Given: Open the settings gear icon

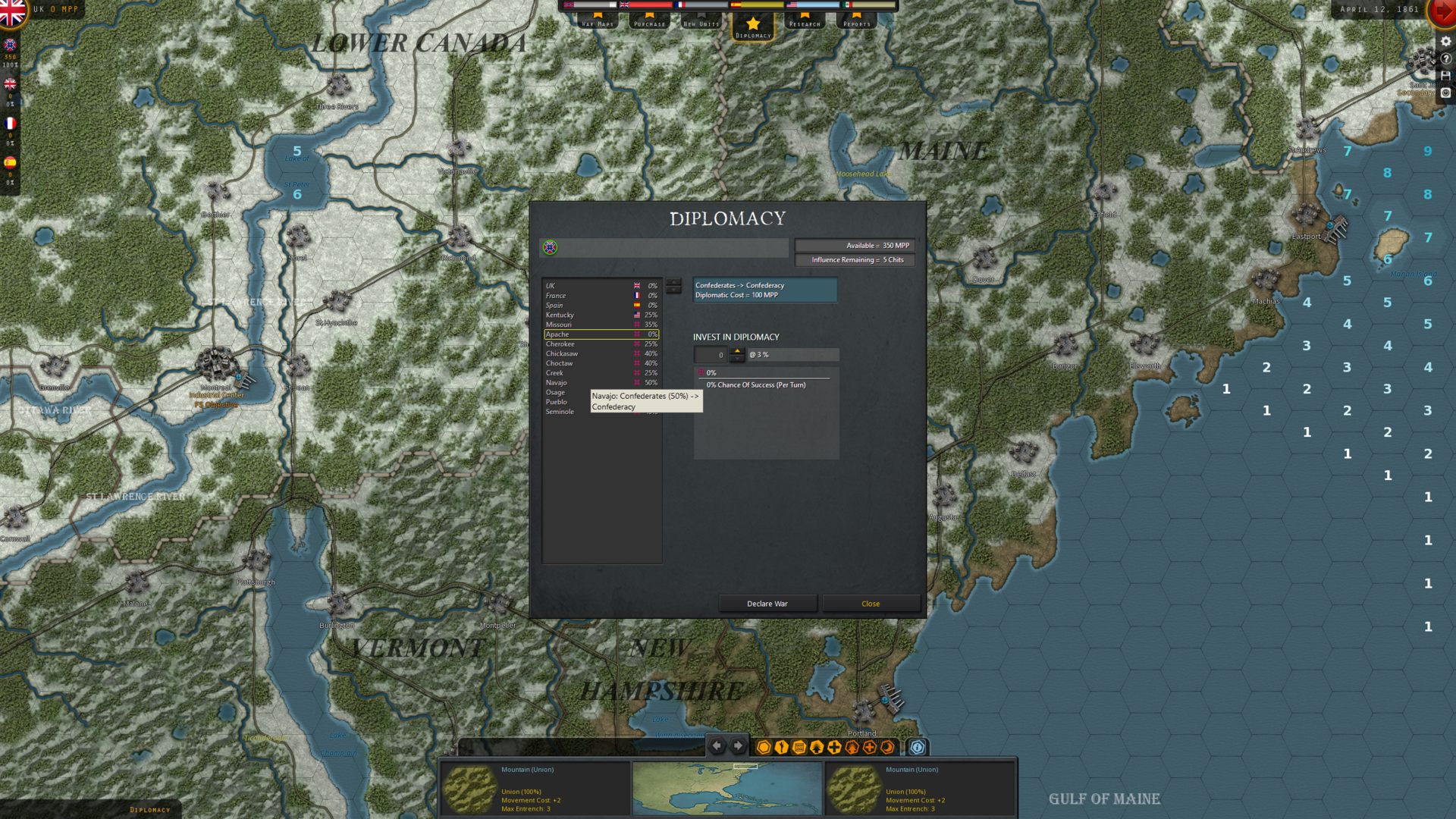Looking at the screenshot, I should point(1445,41).
